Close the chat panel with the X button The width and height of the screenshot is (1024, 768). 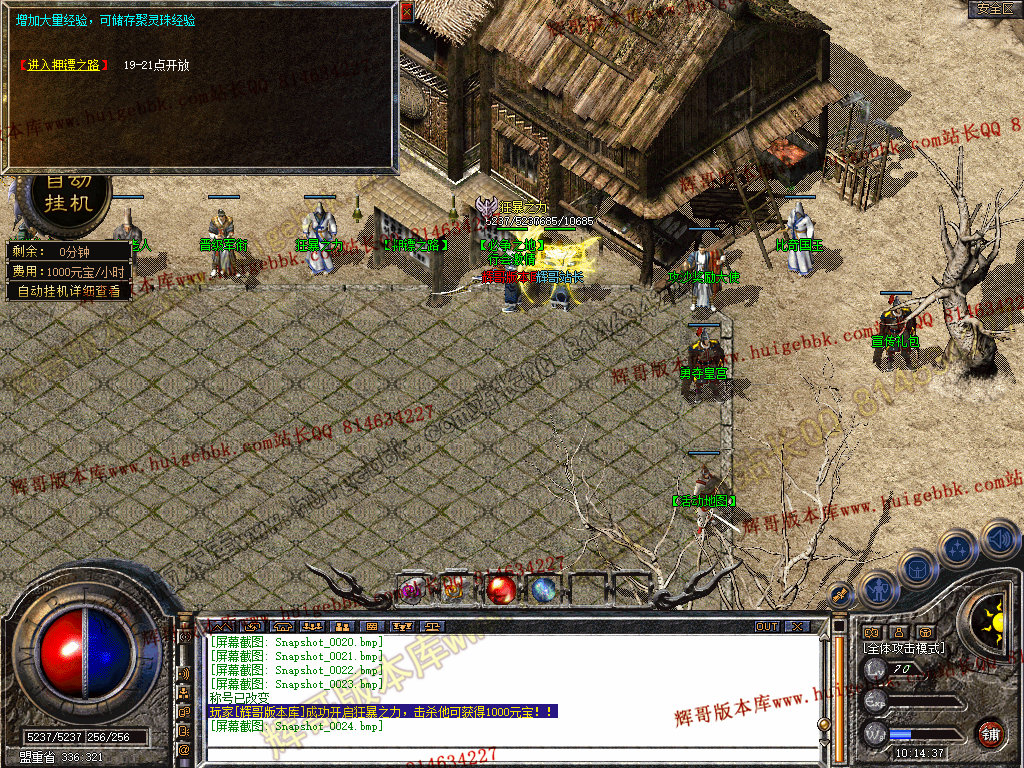796,626
